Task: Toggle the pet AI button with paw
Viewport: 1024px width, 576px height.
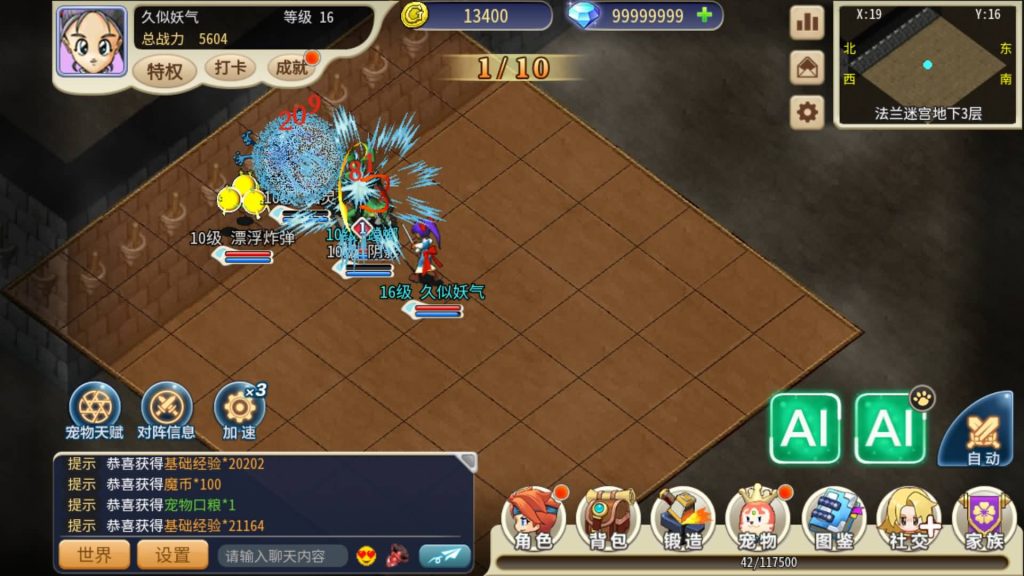Action: point(889,428)
